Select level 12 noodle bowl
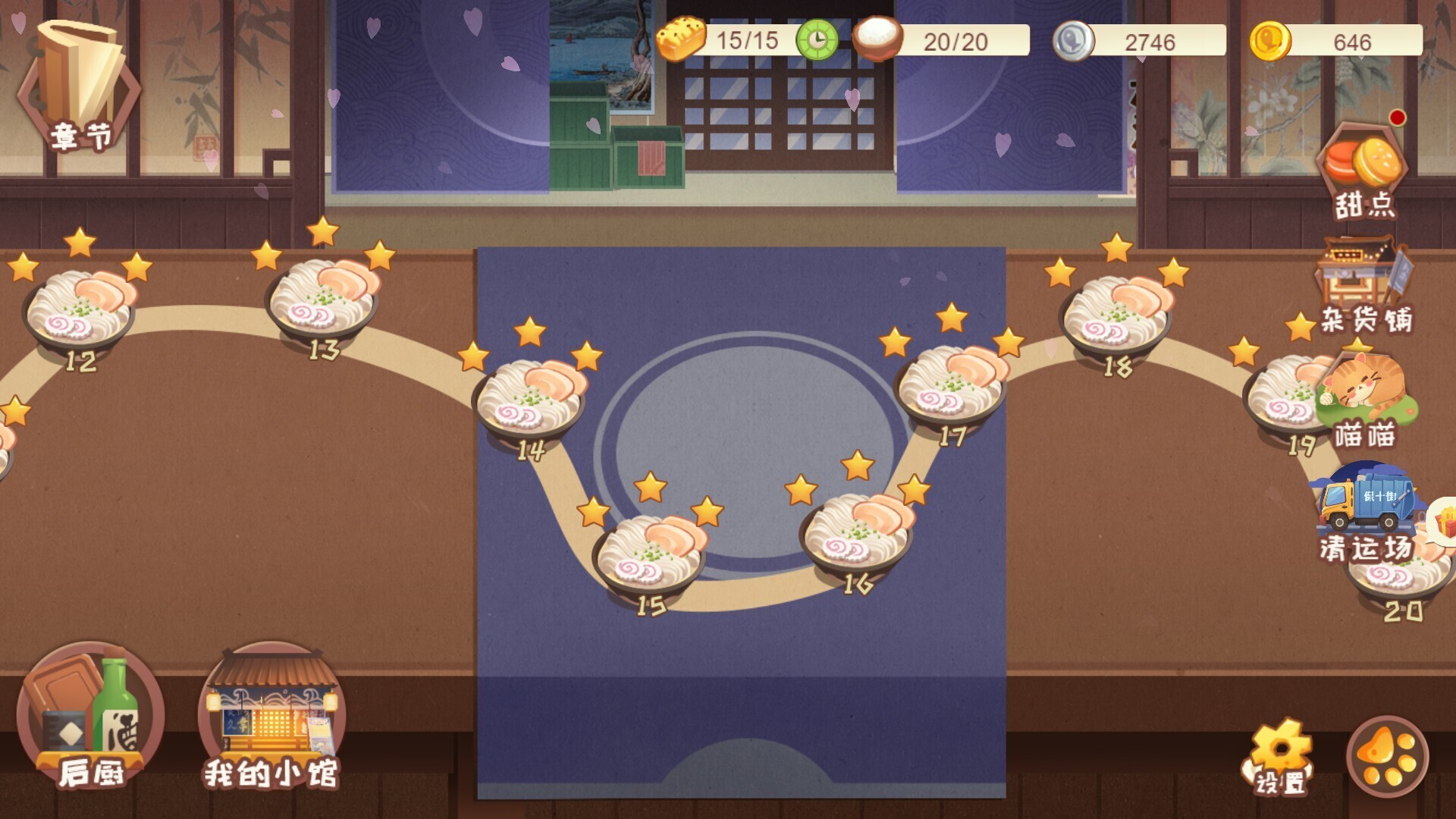Image resolution: width=1456 pixels, height=819 pixels. coord(79,311)
